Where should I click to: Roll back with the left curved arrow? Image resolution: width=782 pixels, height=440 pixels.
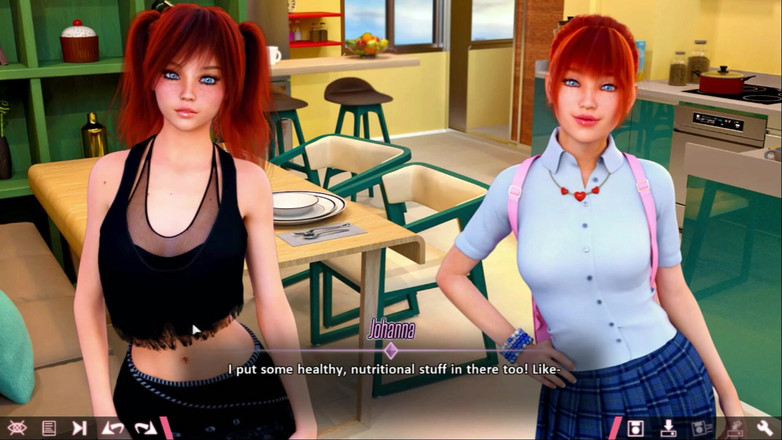tap(113, 428)
